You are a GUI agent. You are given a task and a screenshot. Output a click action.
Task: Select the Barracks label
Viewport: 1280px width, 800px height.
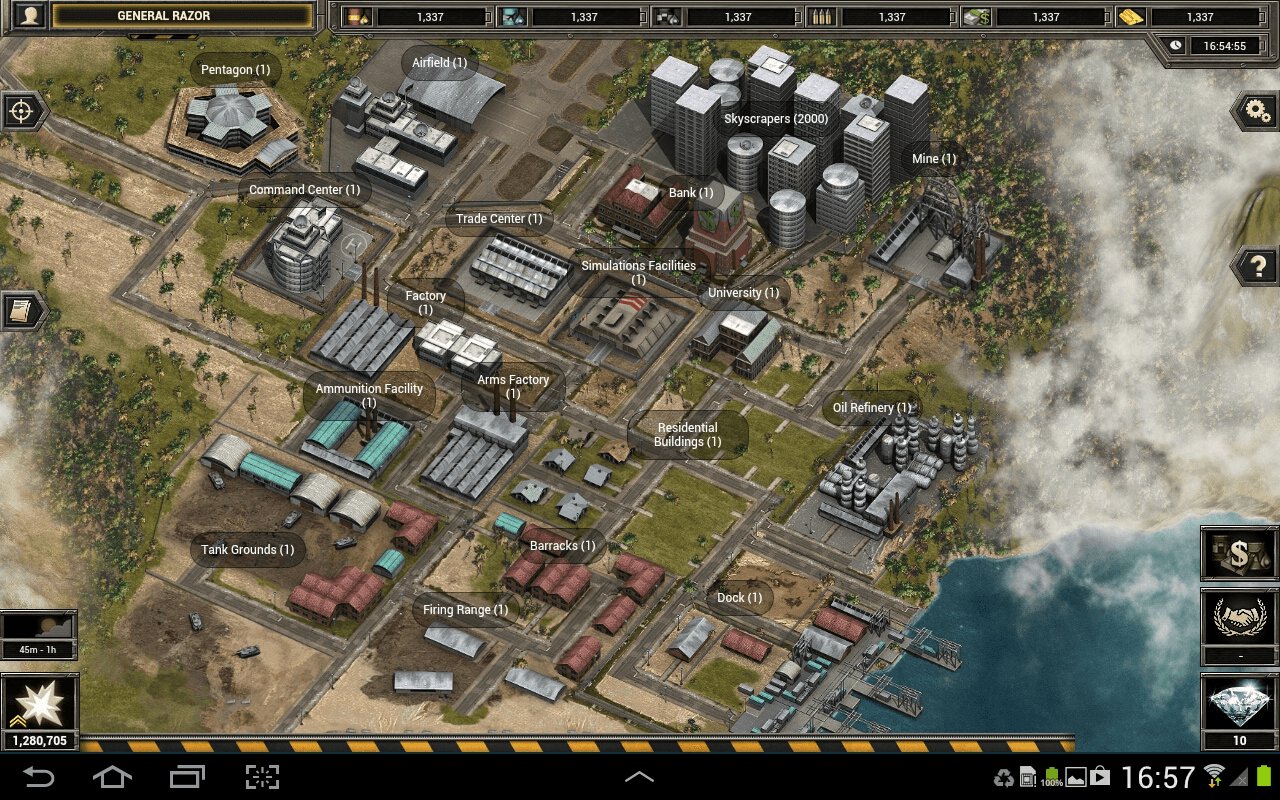click(561, 545)
